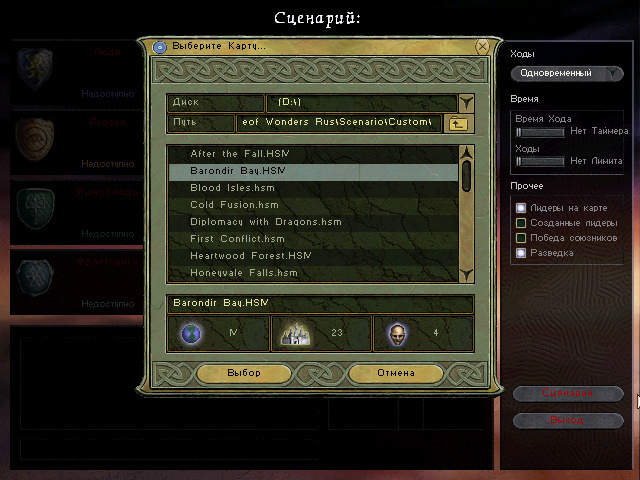Choose First Conflict.hsm map
The width and height of the screenshot is (640, 480).
(x=237, y=239)
